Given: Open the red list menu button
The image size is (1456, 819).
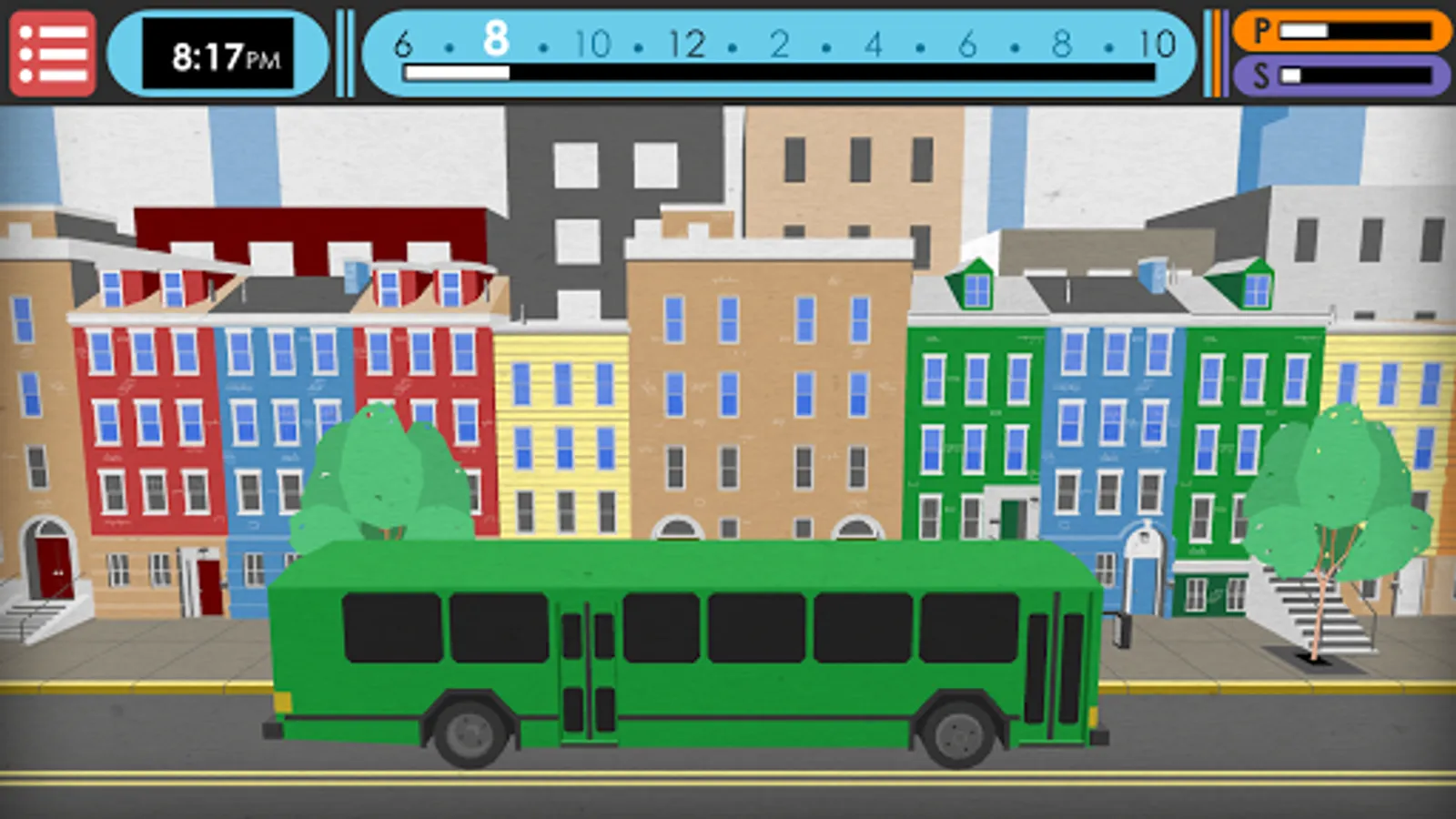Looking at the screenshot, I should point(53,54).
